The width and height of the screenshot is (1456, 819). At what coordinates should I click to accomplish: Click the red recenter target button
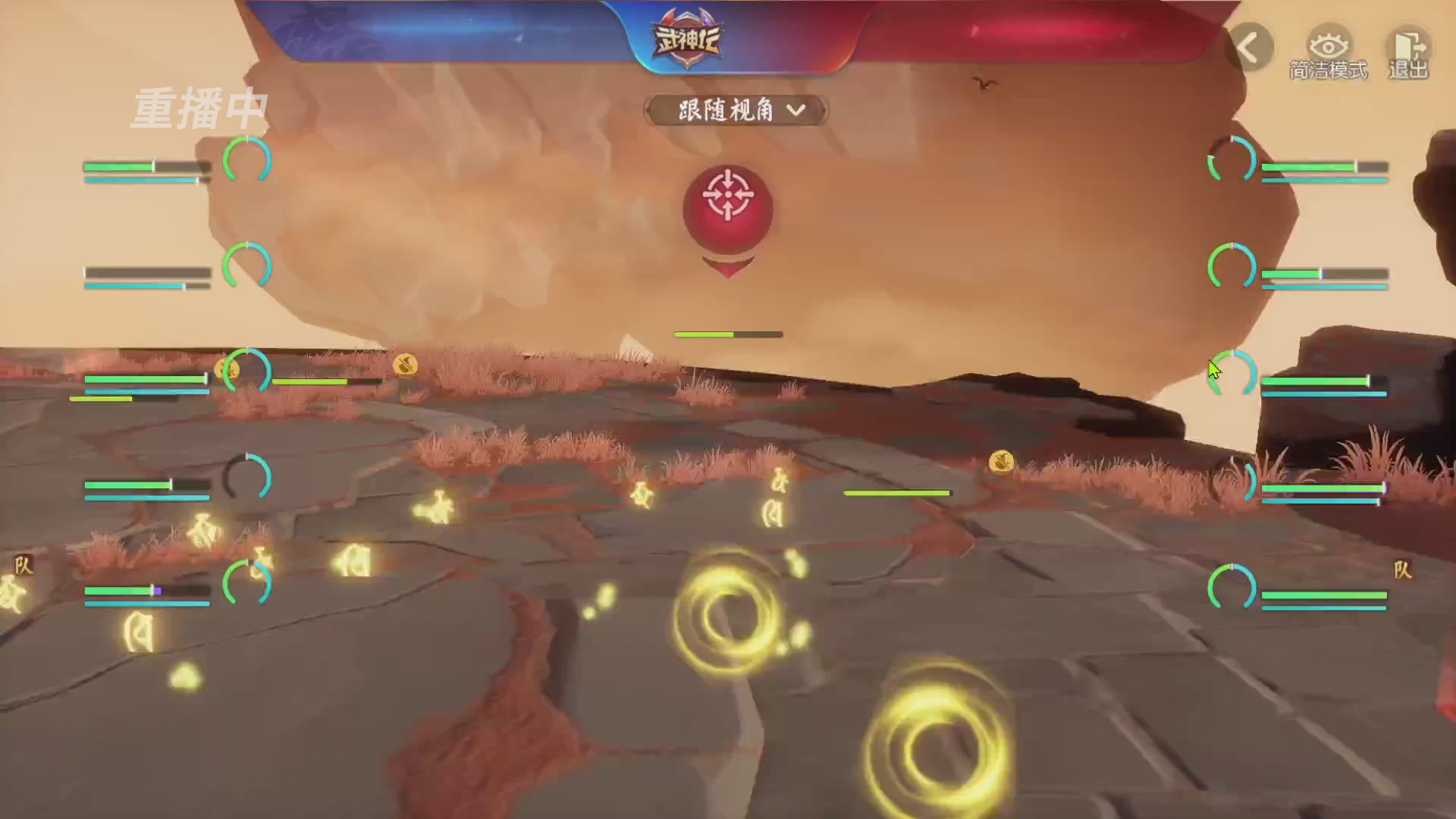[727, 205]
